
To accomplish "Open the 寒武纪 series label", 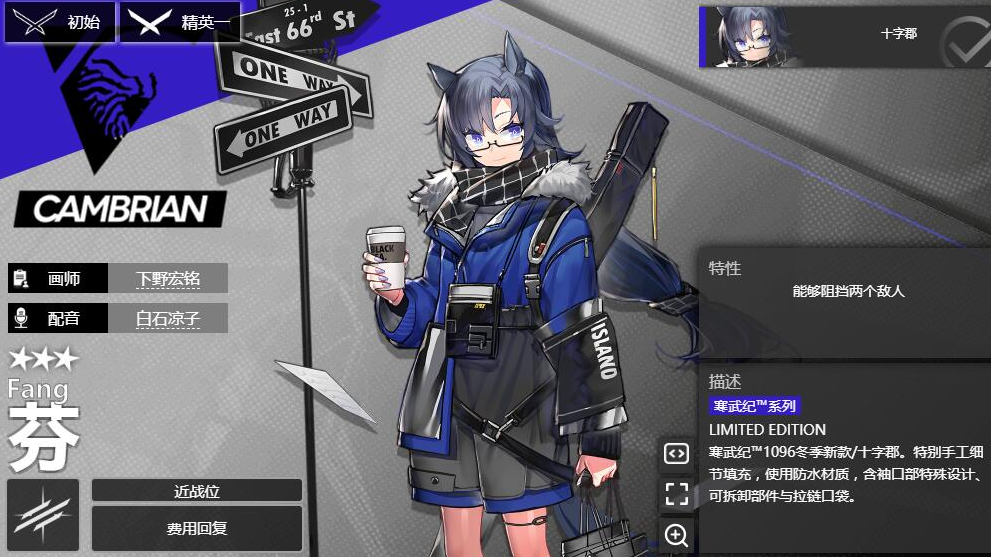I will coord(755,406).
